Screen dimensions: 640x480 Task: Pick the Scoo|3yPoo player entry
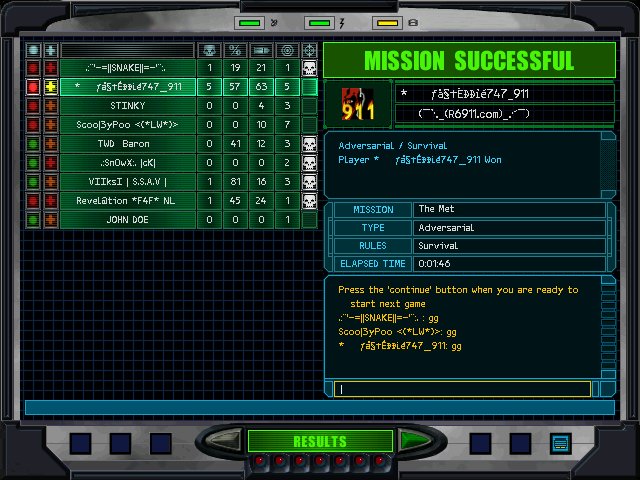127,125
